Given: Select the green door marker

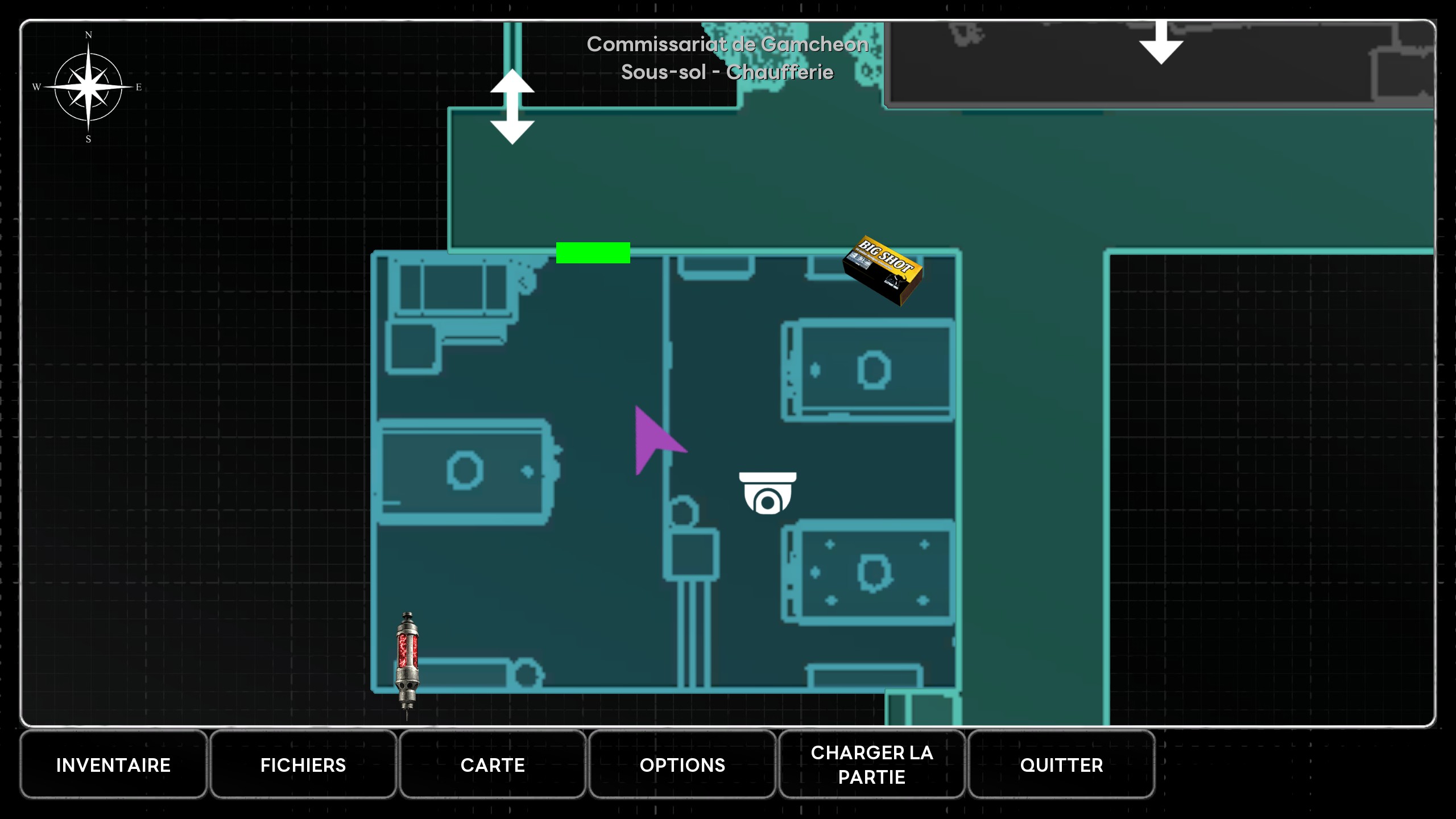Looking at the screenshot, I should pos(593,253).
